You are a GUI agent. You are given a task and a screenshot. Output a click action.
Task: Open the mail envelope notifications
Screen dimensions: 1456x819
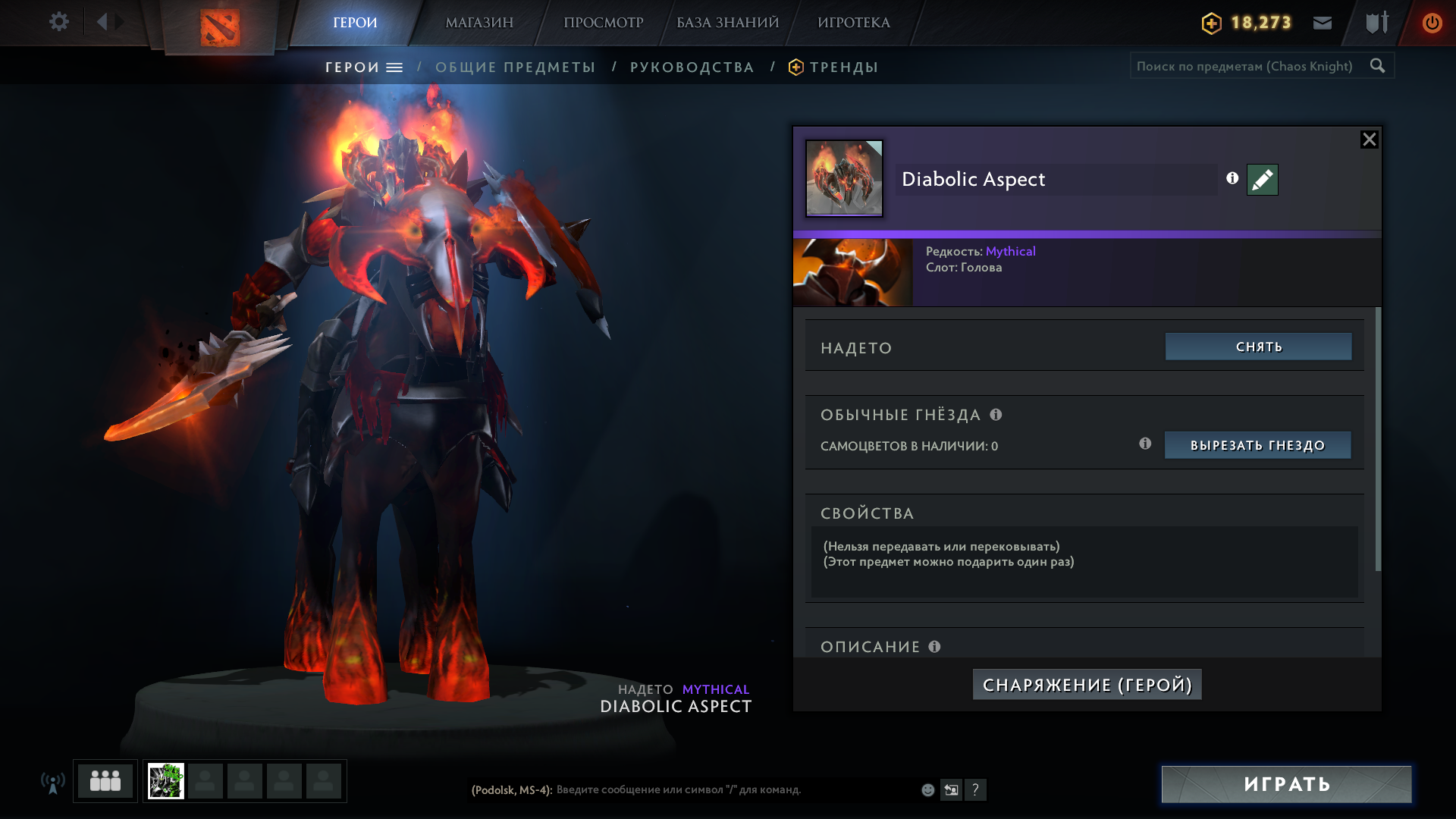pyautogui.click(x=1322, y=23)
